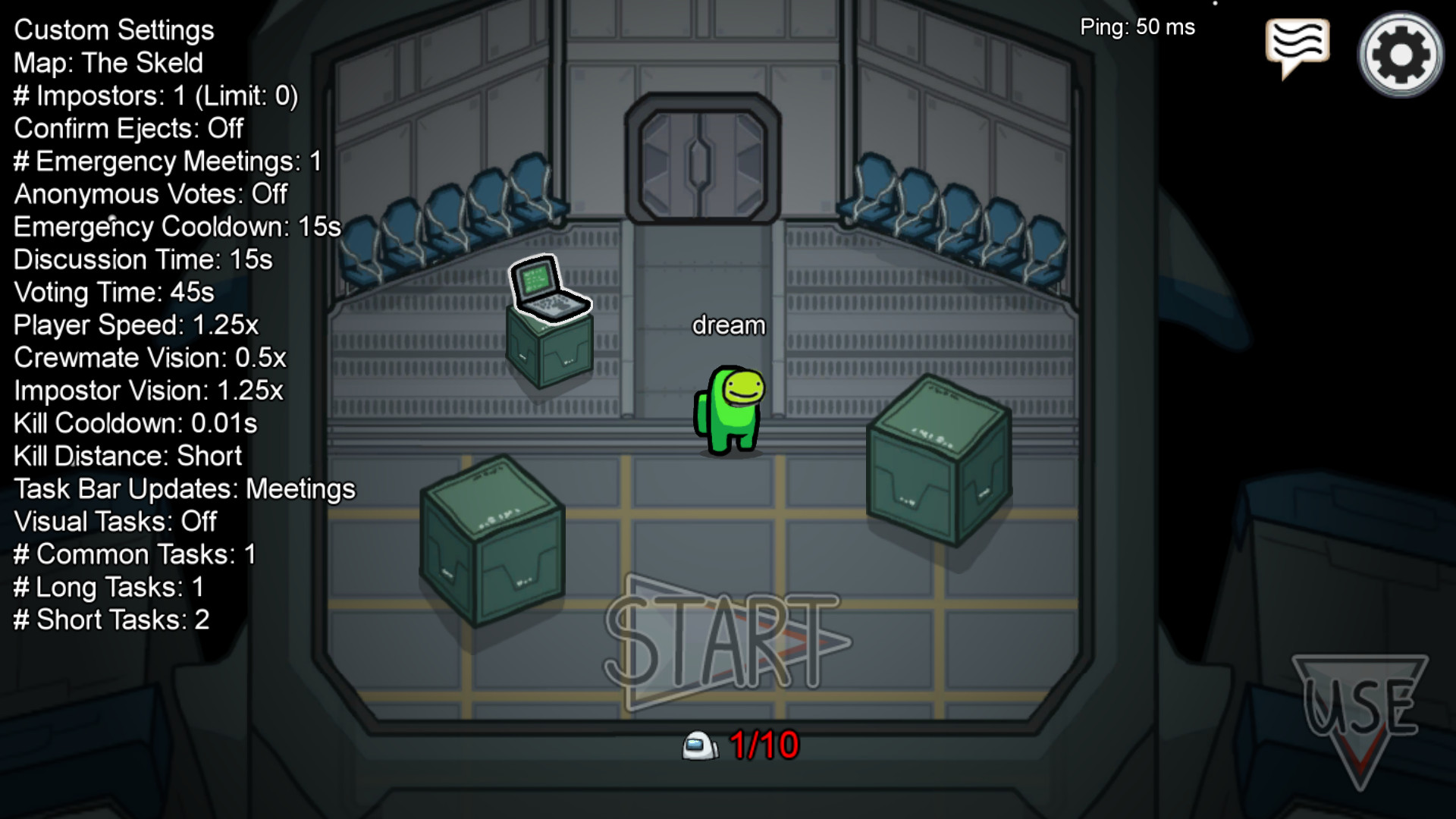The width and height of the screenshot is (1456, 819).
Task: Open the chat speech bubble
Action: pos(1297,44)
